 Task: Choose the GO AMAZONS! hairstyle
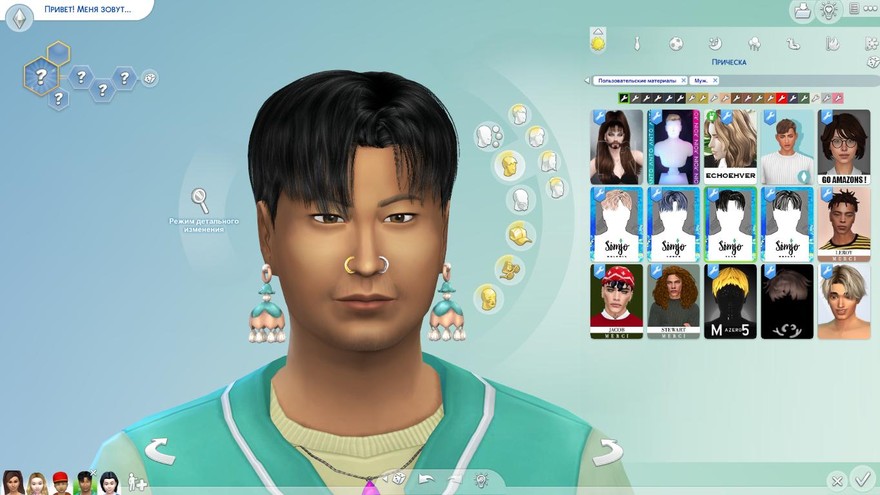click(x=843, y=146)
